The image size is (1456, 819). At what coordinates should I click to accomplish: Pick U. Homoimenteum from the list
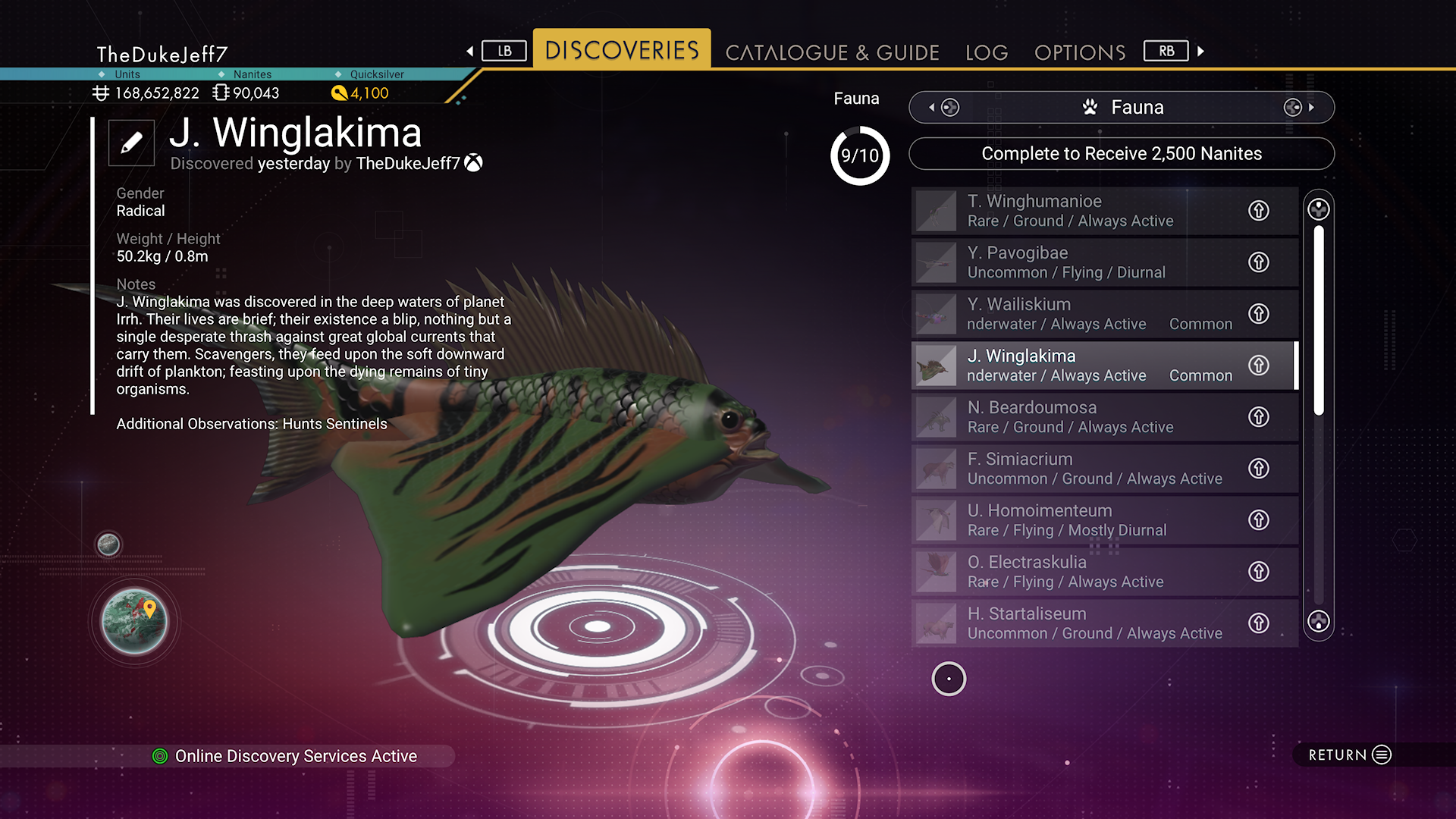pyautogui.click(x=1092, y=520)
